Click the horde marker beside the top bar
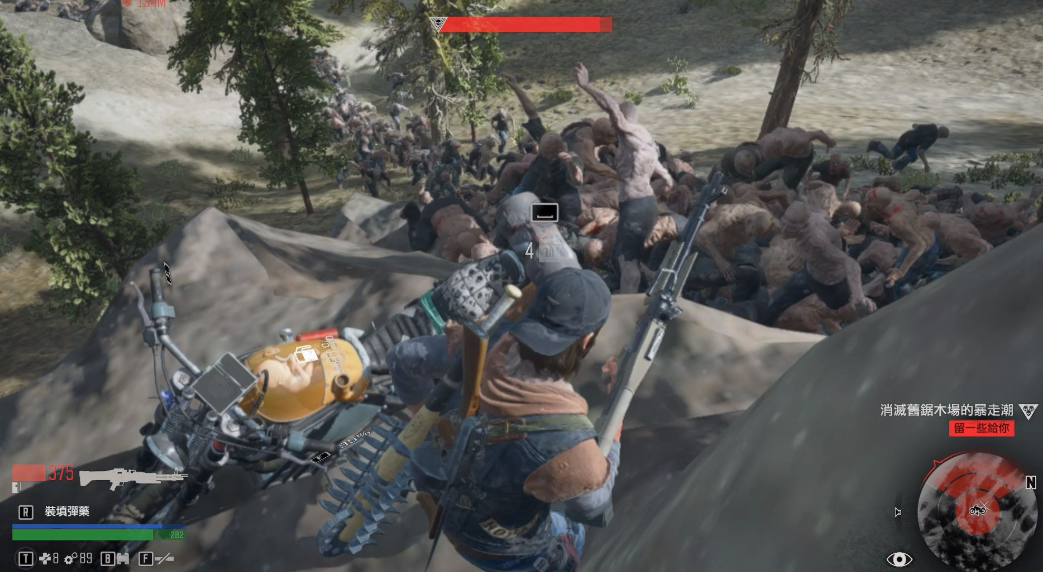The height and width of the screenshot is (572, 1043). coord(438,24)
